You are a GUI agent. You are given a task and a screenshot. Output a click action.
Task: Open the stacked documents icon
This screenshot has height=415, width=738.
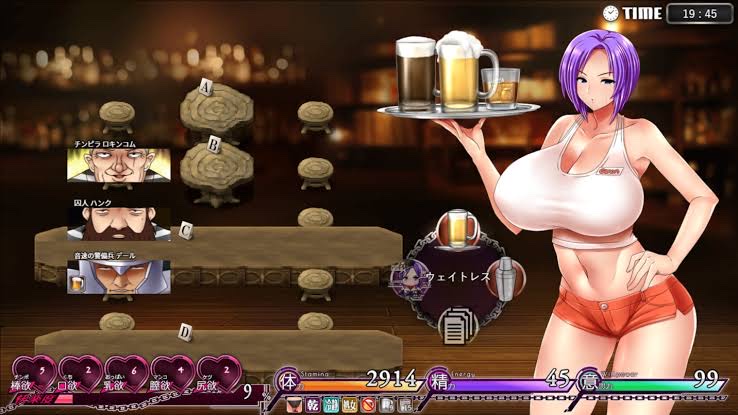click(x=457, y=322)
